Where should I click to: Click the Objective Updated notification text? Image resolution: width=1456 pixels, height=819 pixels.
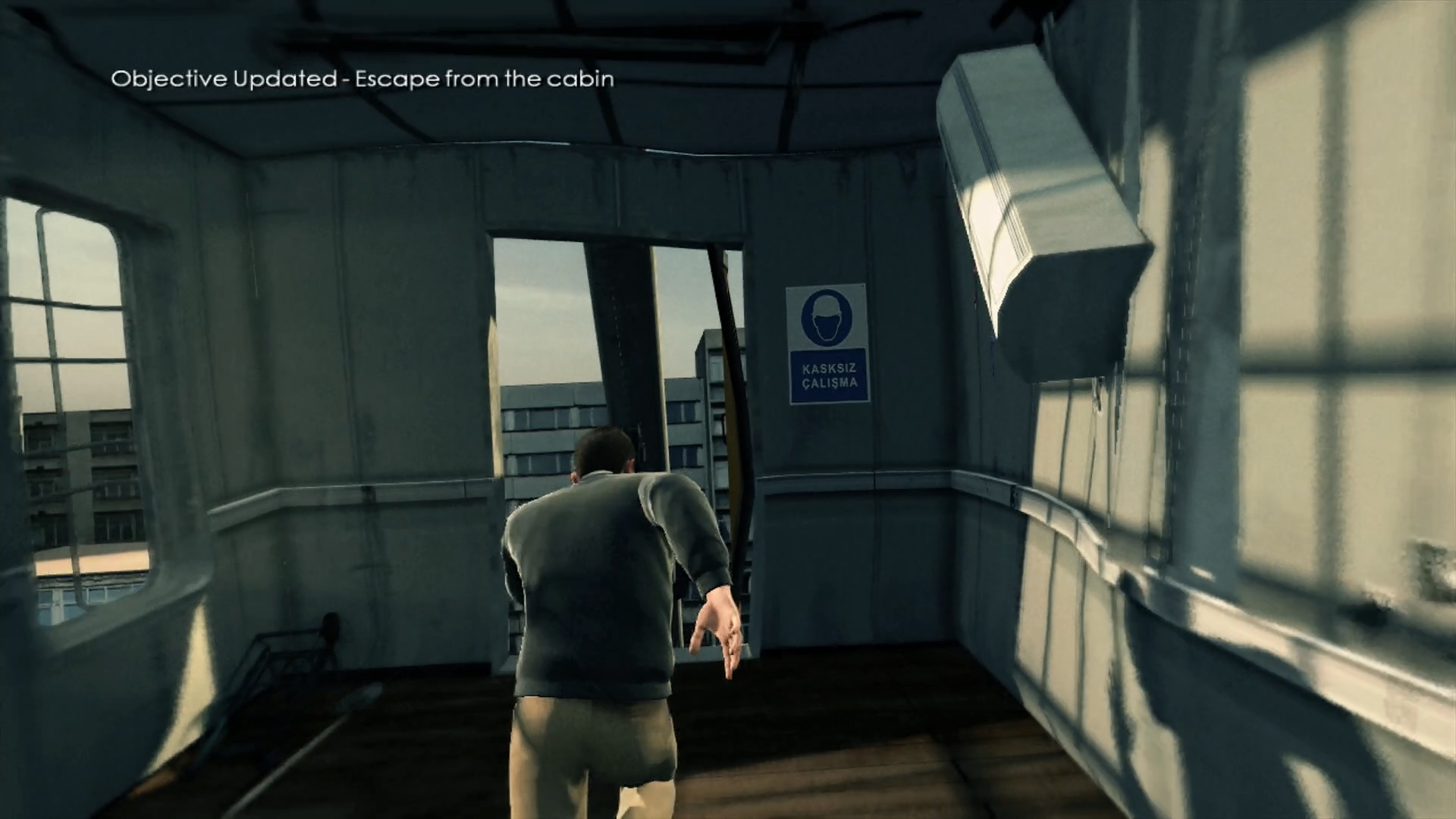coord(362,79)
